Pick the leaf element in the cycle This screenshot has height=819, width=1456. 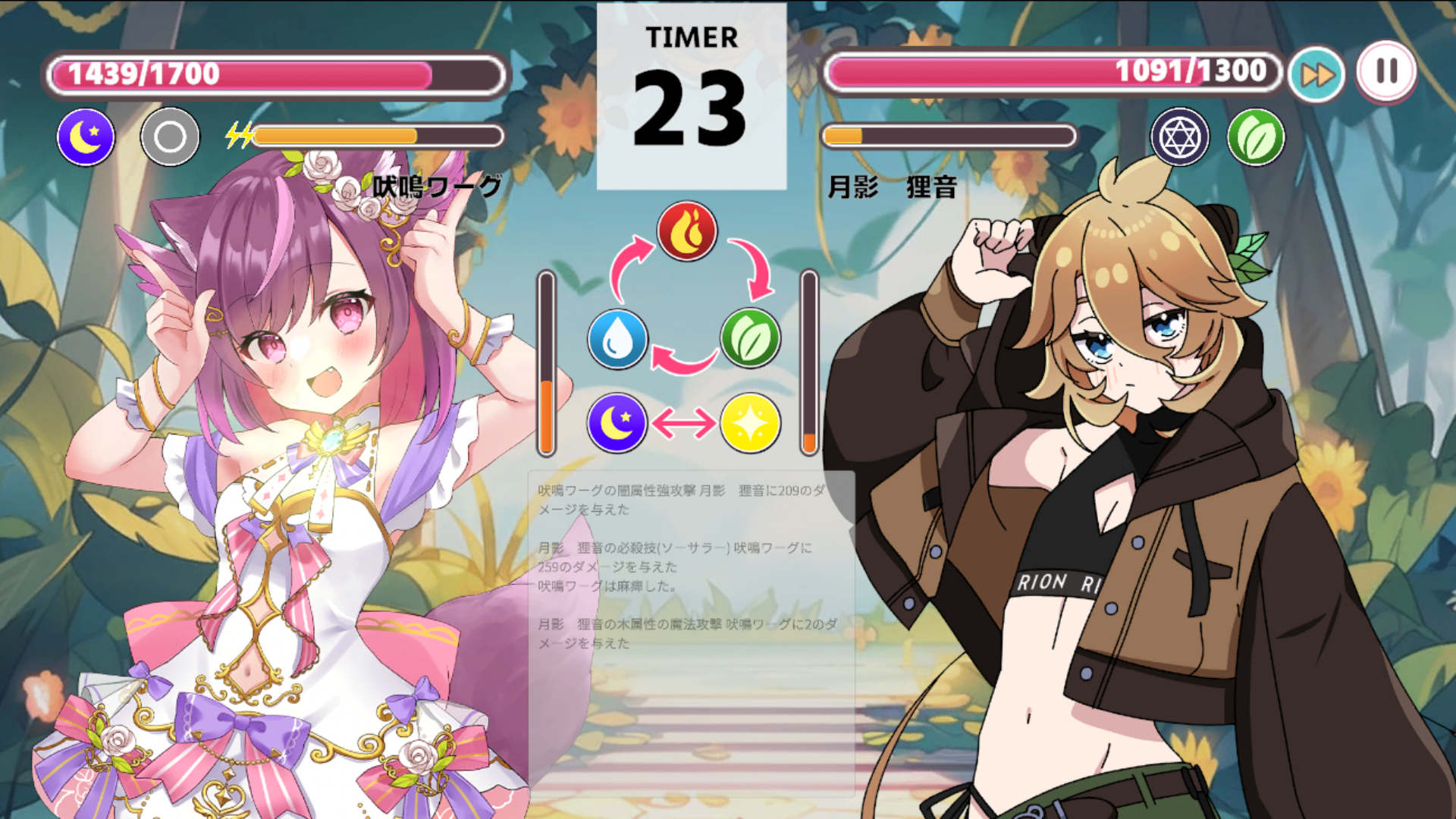[x=750, y=338]
